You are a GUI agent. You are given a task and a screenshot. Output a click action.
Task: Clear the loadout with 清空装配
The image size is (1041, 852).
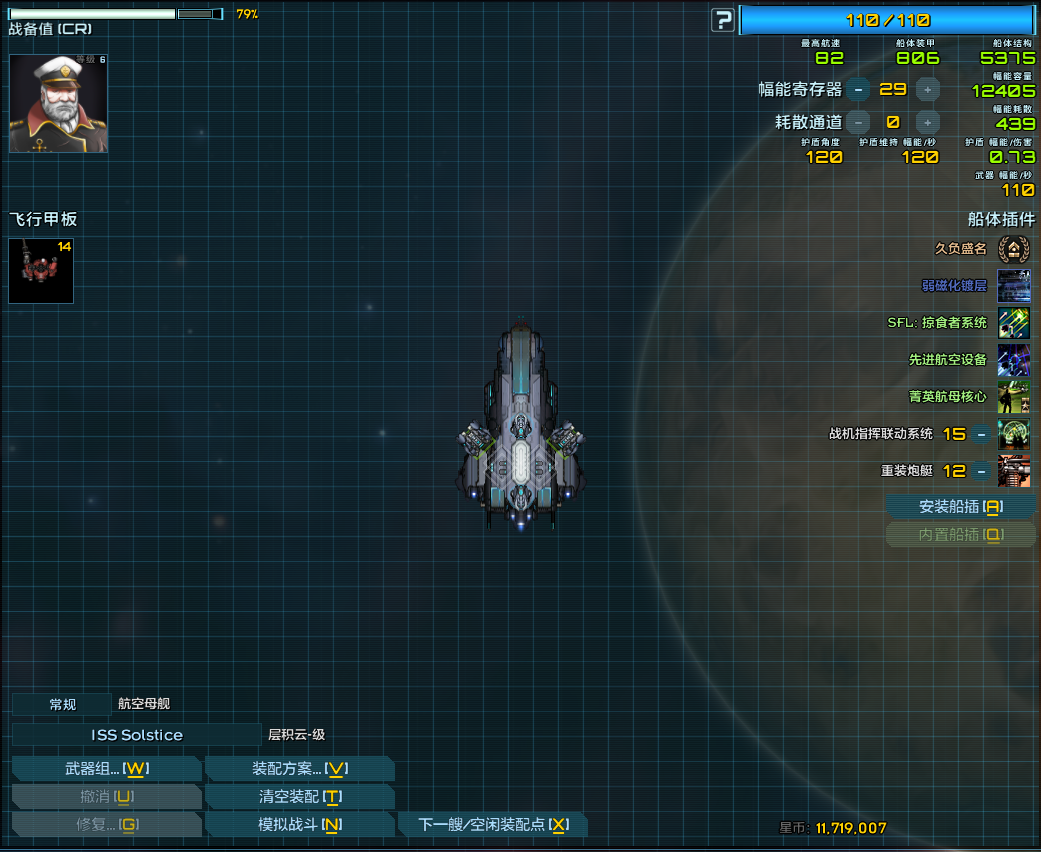click(299, 797)
